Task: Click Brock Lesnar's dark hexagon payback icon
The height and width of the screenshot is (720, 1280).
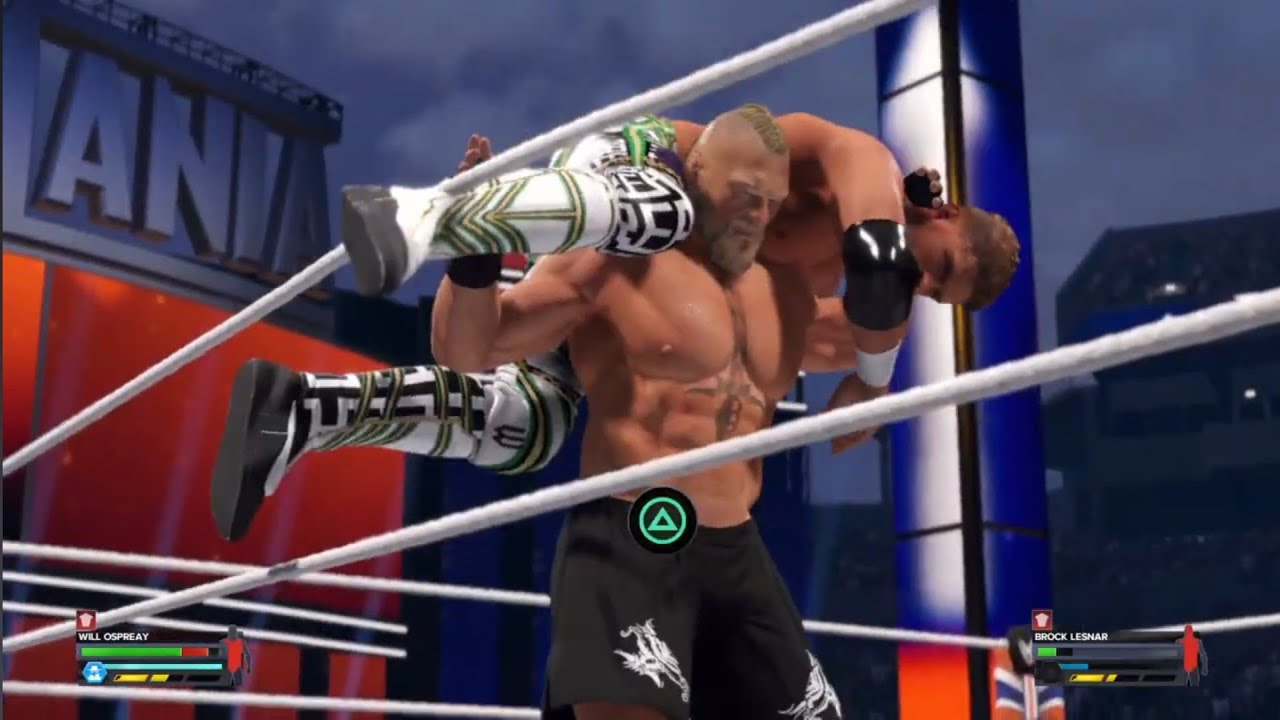Action: pyautogui.click(x=1049, y=671)
